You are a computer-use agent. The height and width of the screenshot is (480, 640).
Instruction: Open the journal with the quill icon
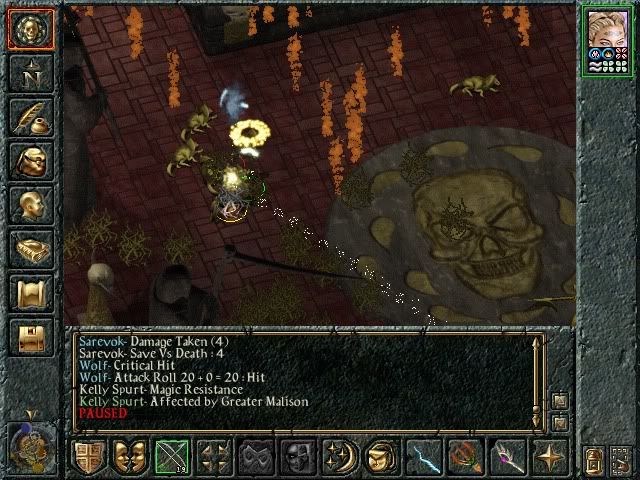(x=31, y=117)
